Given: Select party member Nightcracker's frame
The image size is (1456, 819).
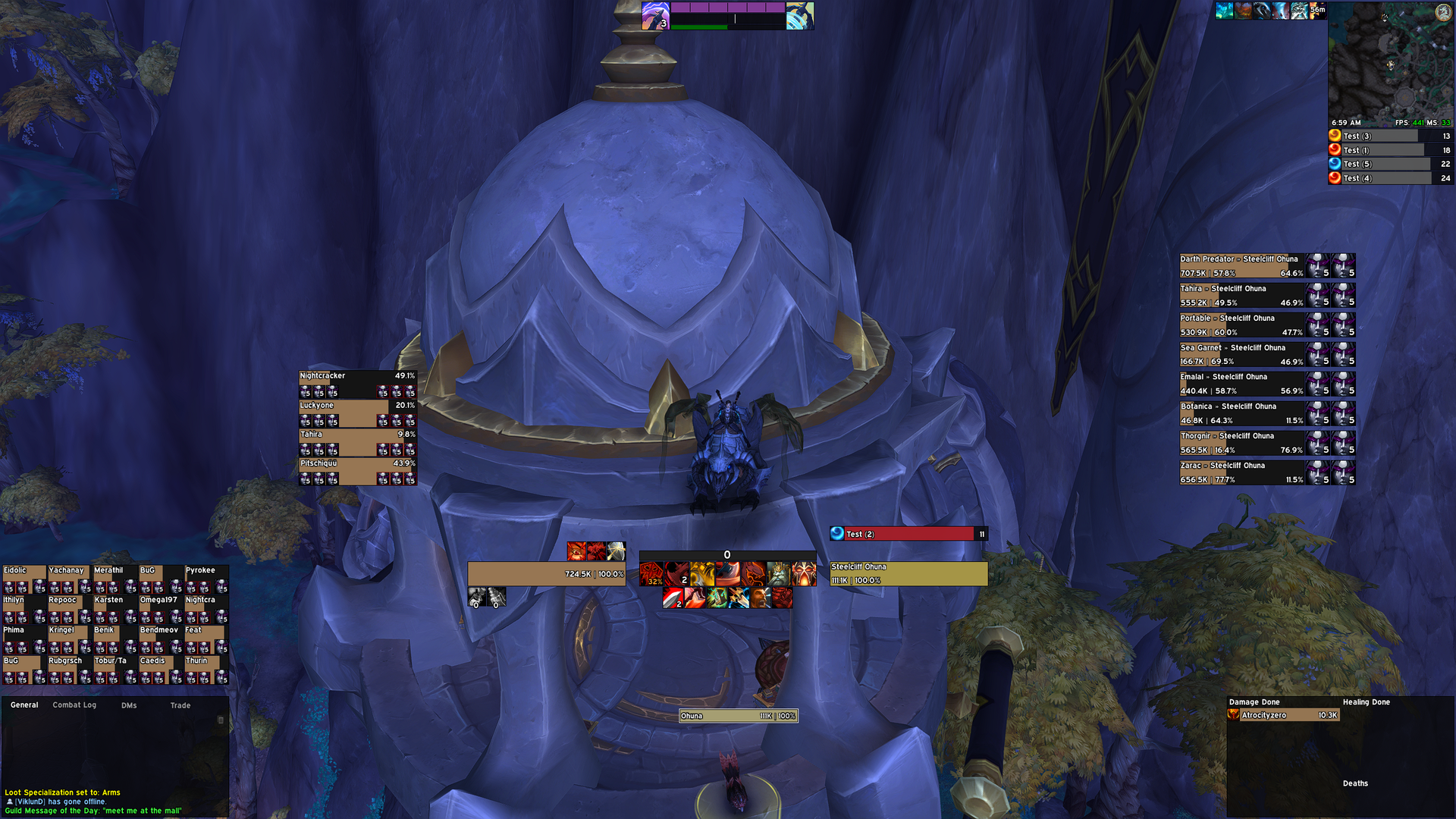Looking at the screenshot, I should coord(357,384).
